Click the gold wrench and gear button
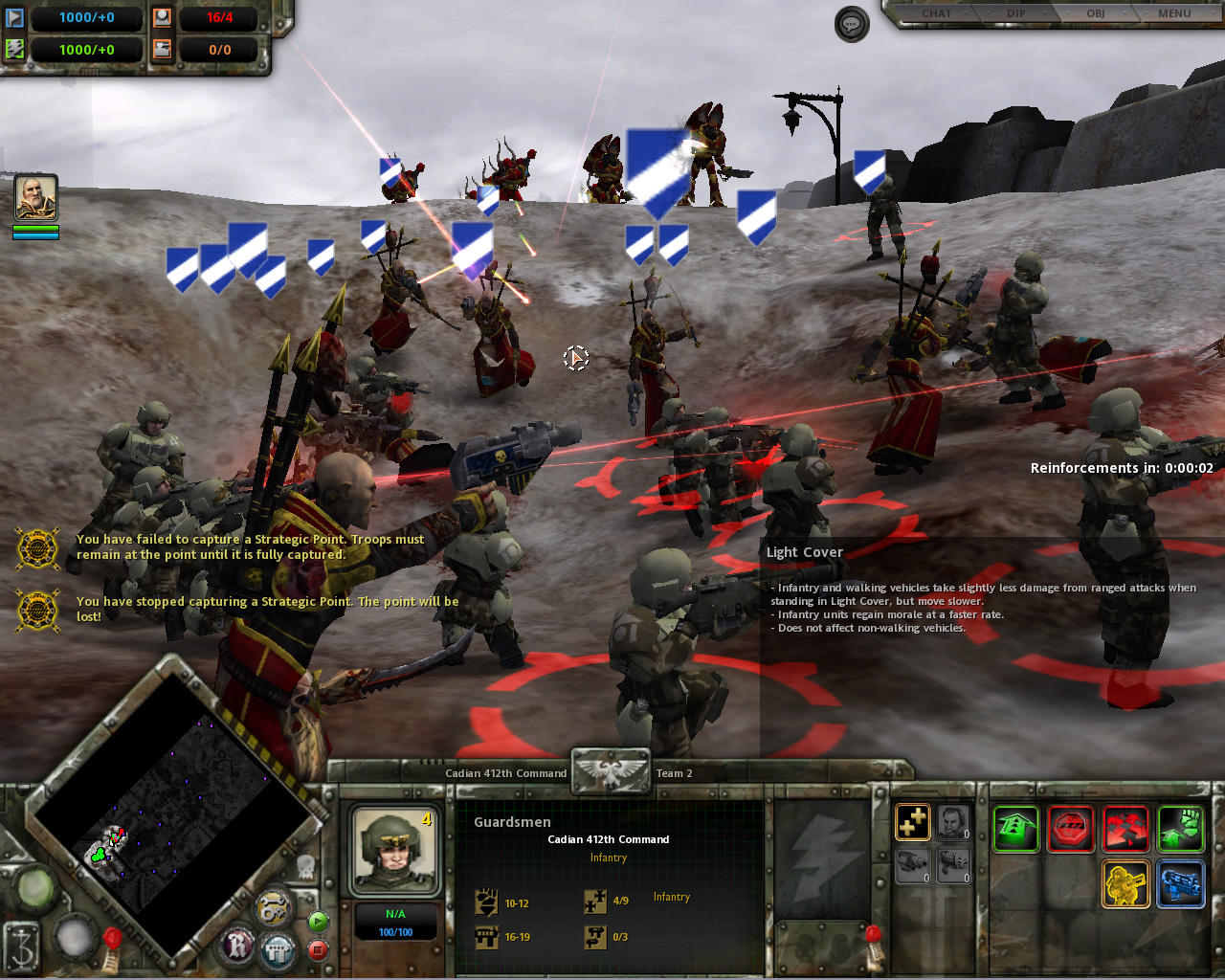 tap(274, 907)
